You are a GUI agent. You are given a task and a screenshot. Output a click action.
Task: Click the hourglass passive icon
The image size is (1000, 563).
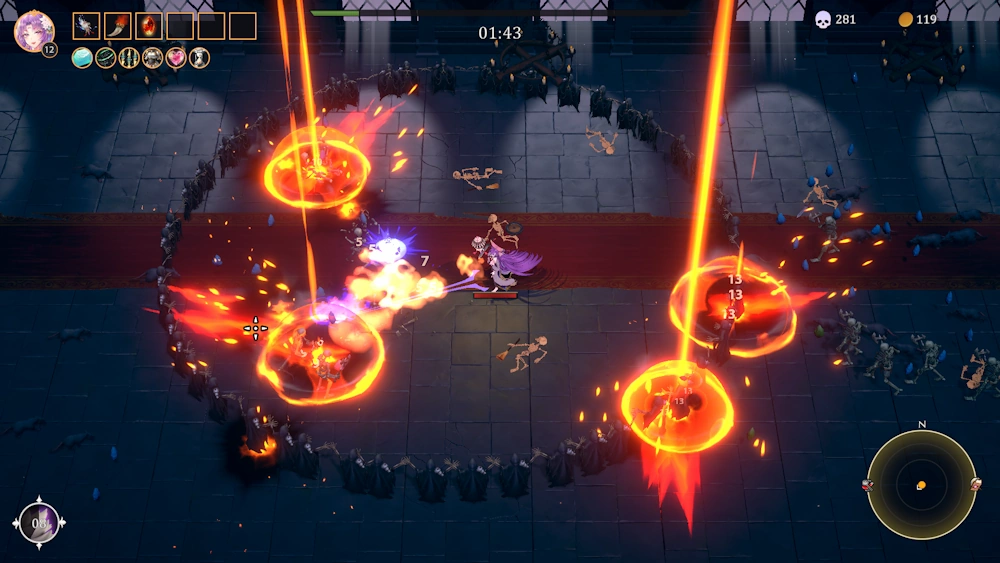pyautogui.click(x=200, y=58)
